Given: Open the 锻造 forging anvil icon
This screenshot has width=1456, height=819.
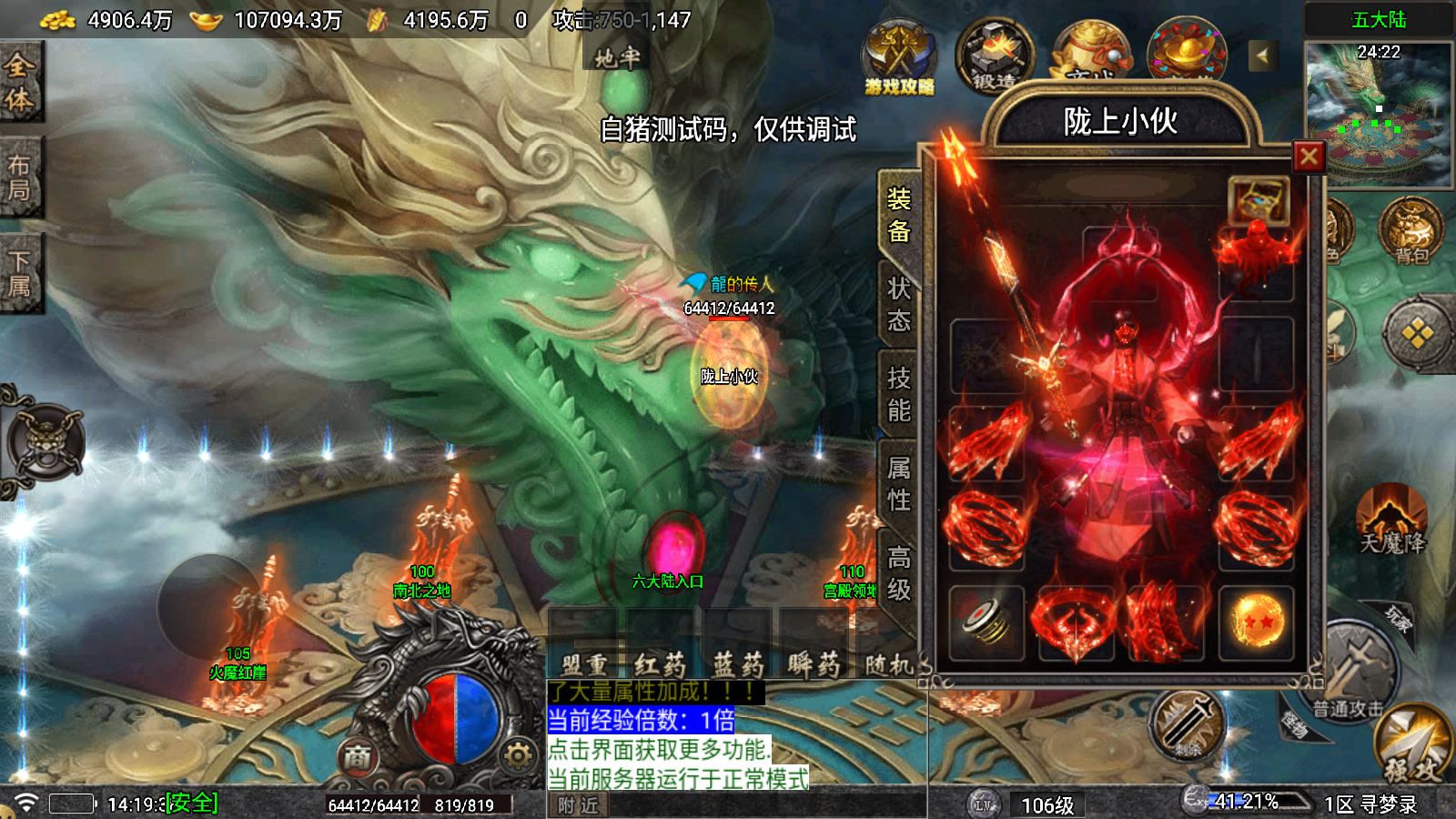Looking at the screenshot, I should point(995,56).
